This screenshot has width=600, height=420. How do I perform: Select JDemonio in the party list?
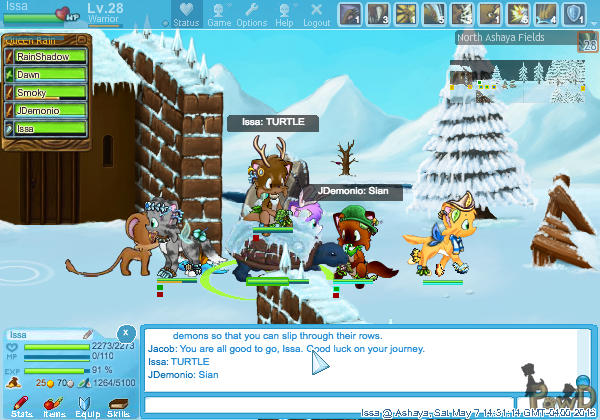(48, 111)
